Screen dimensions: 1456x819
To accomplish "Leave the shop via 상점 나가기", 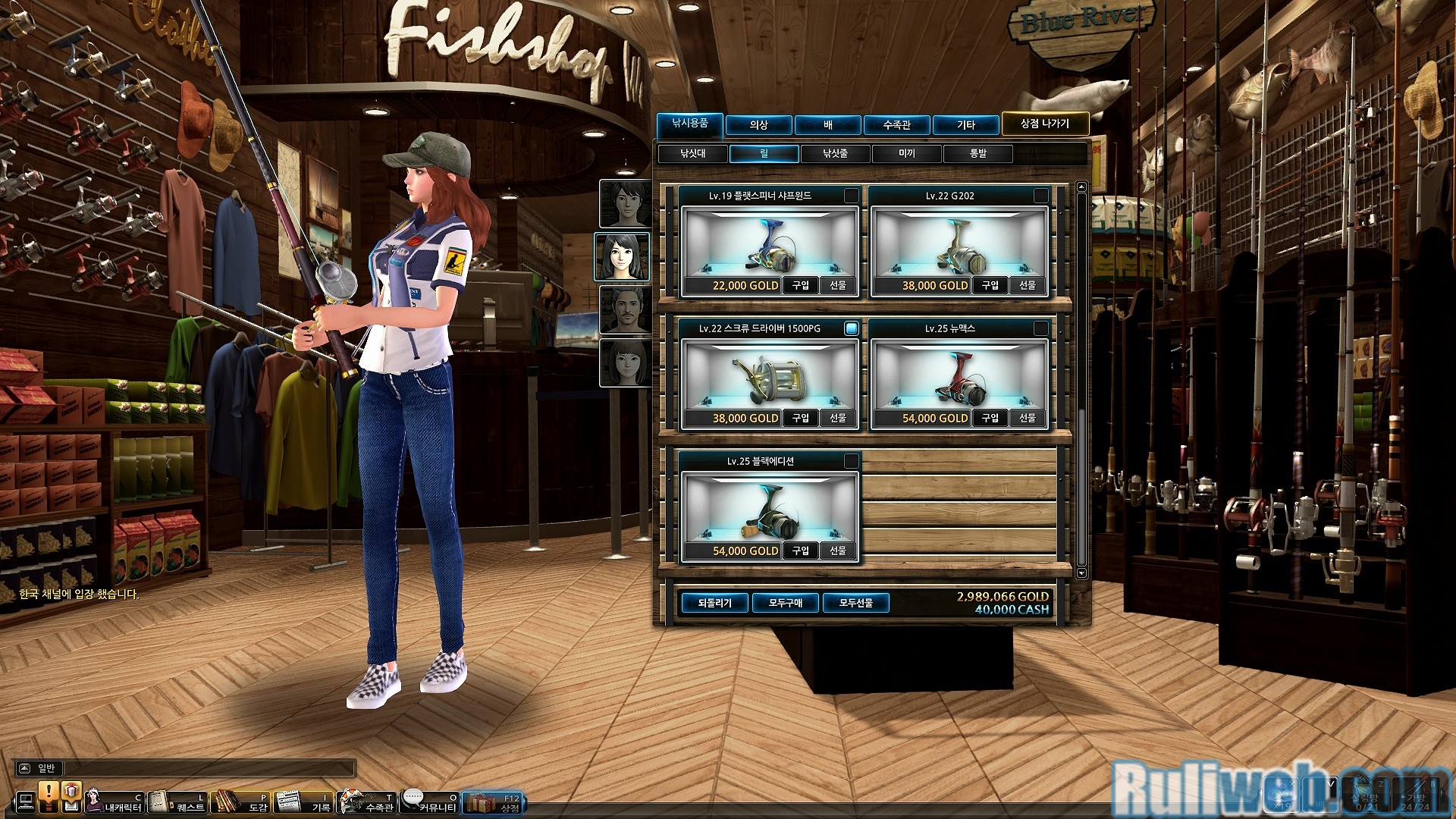I will pyautogui.click(x=1044, y=124).
